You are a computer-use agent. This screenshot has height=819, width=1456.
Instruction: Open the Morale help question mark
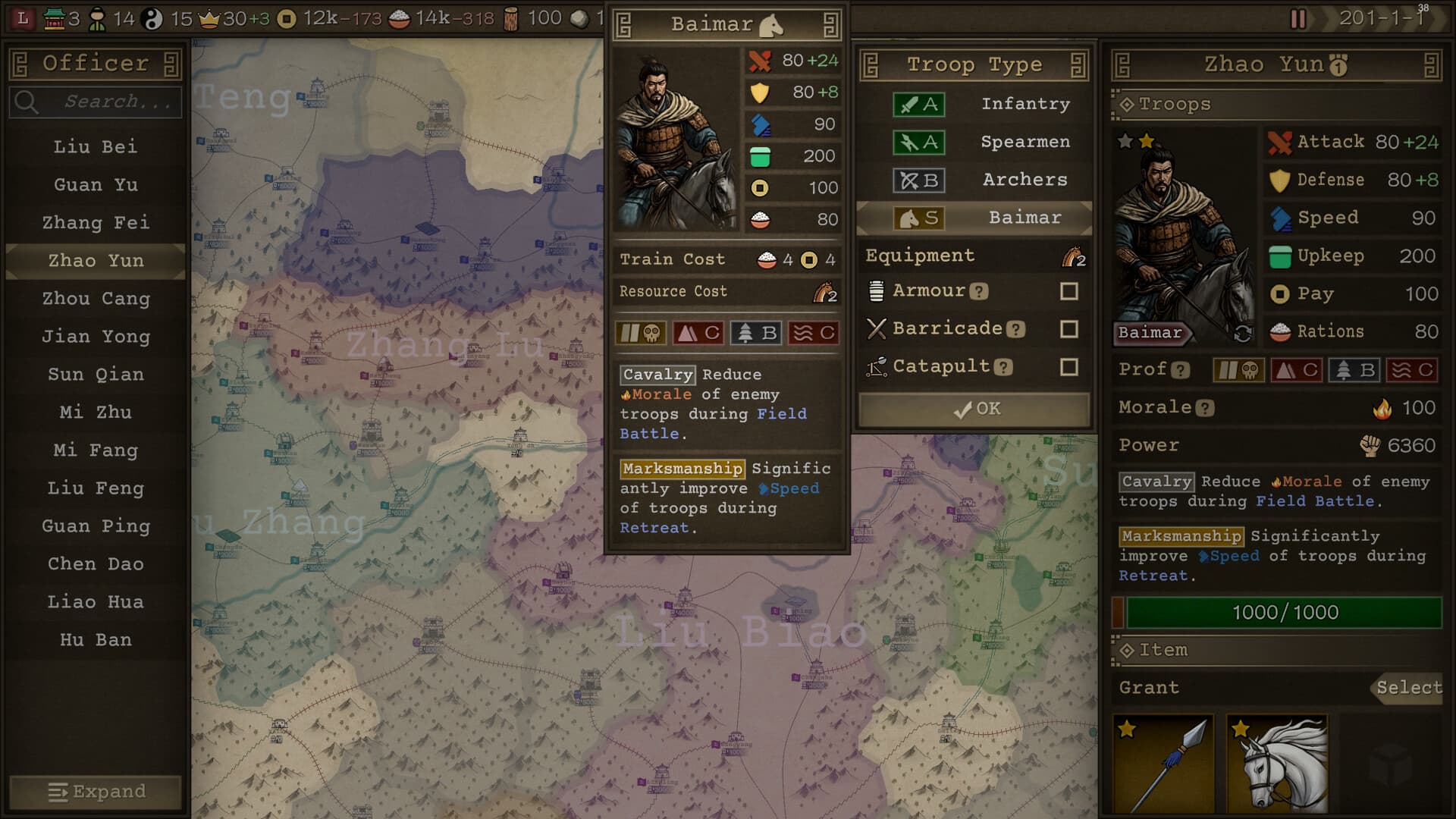[x=1205, y=409]
